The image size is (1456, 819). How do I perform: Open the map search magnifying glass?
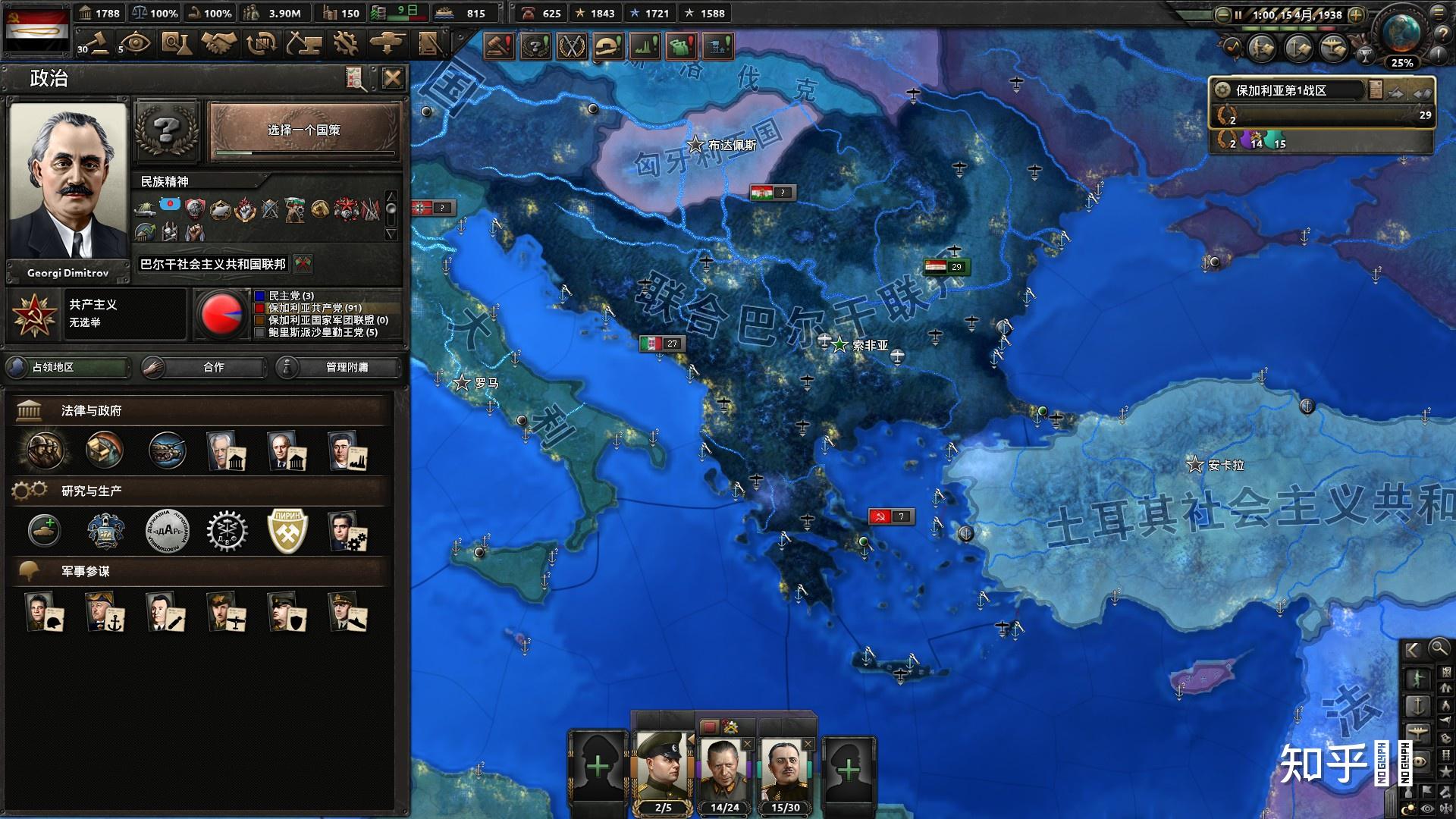[1439, 649]
